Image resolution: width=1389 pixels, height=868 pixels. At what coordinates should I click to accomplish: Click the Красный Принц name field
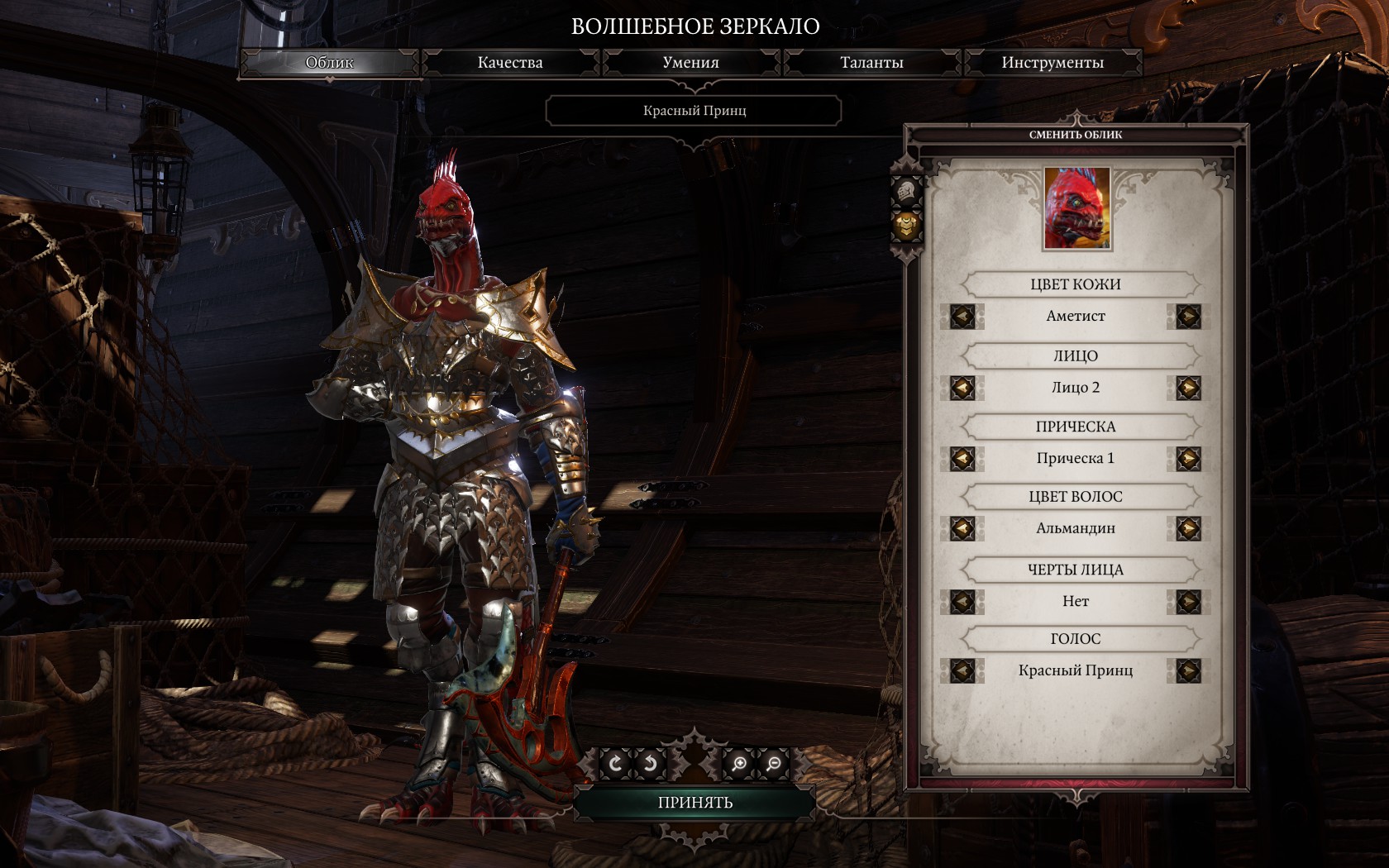point(694,111)
